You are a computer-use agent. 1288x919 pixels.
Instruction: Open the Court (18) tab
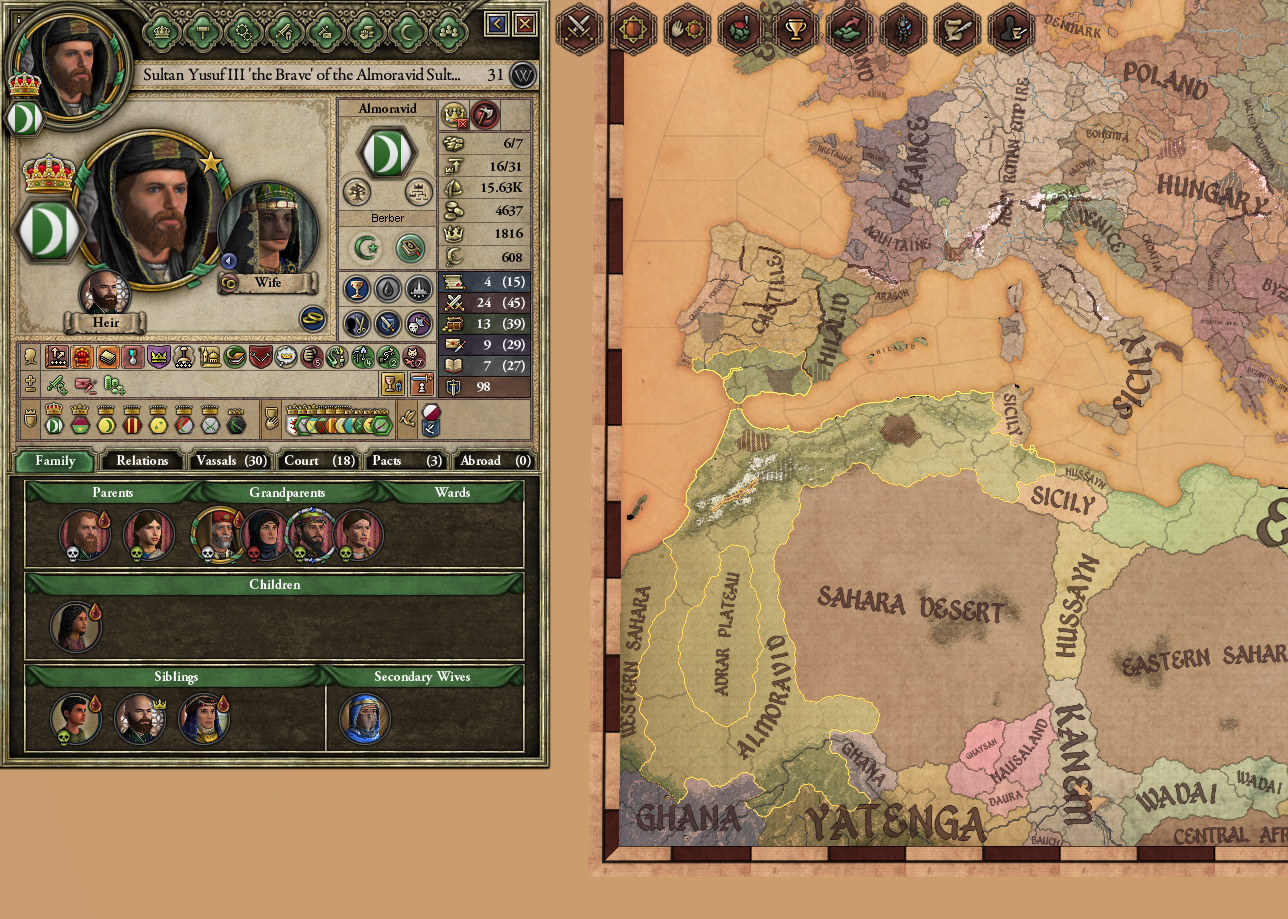coord(318,461)
